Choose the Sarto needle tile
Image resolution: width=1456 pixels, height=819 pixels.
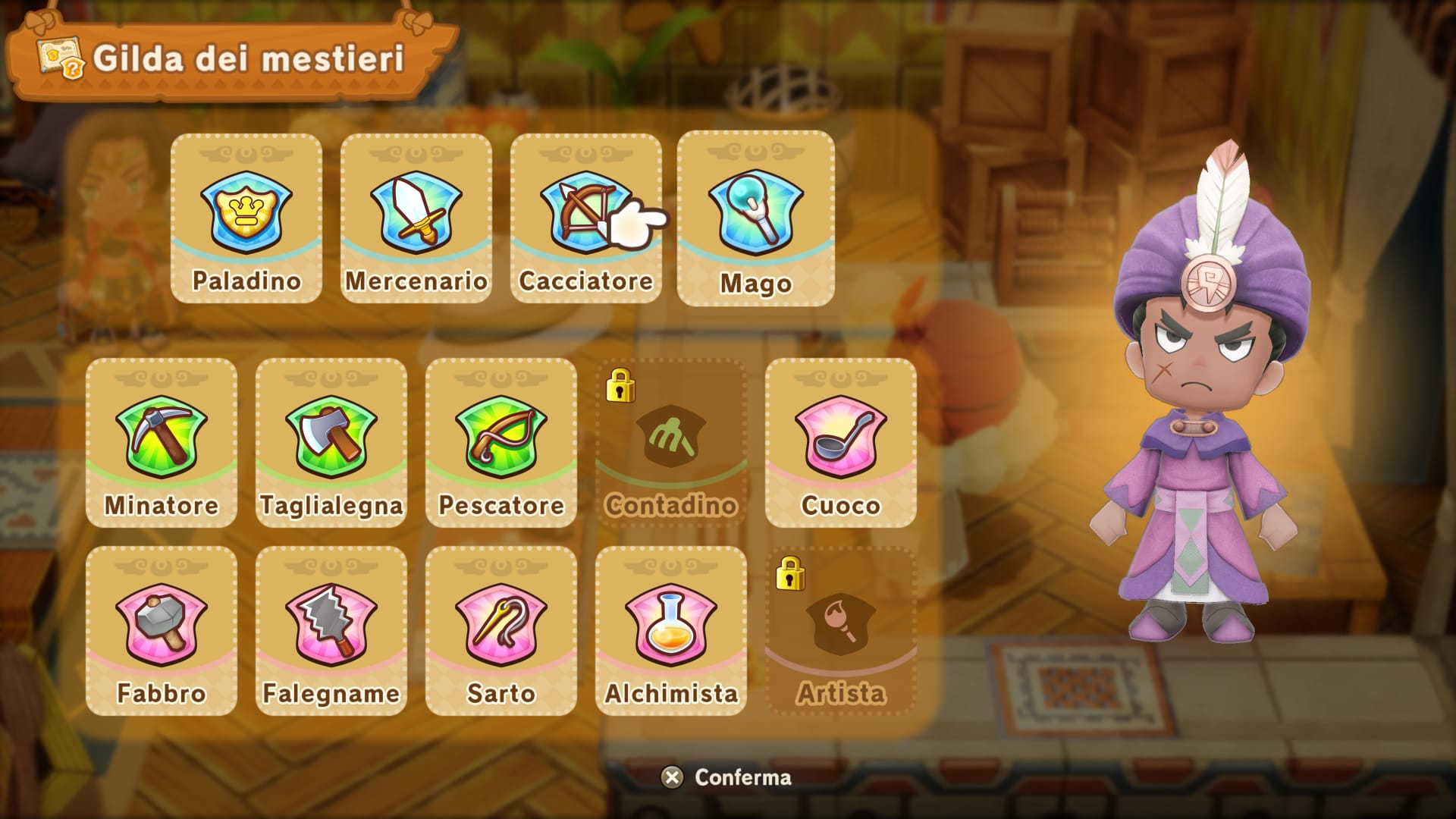click(x=501, y=631)
